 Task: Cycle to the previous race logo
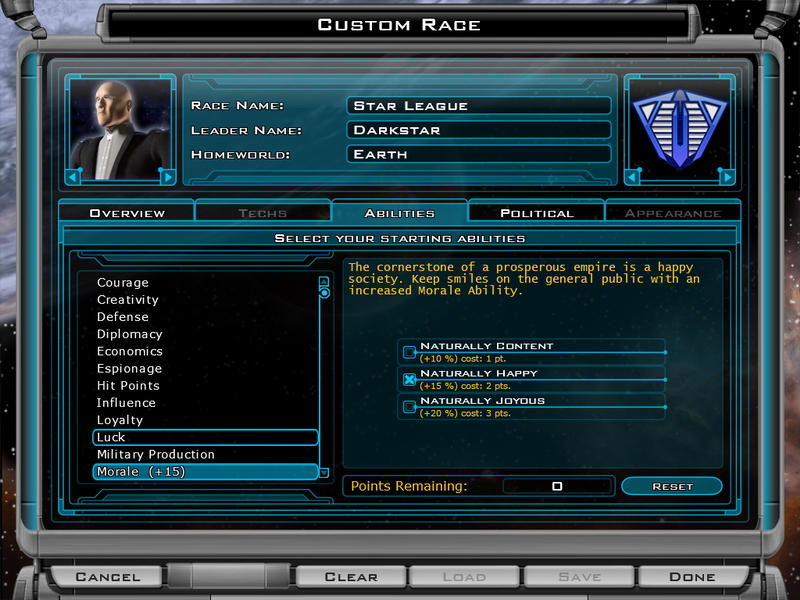632,177
